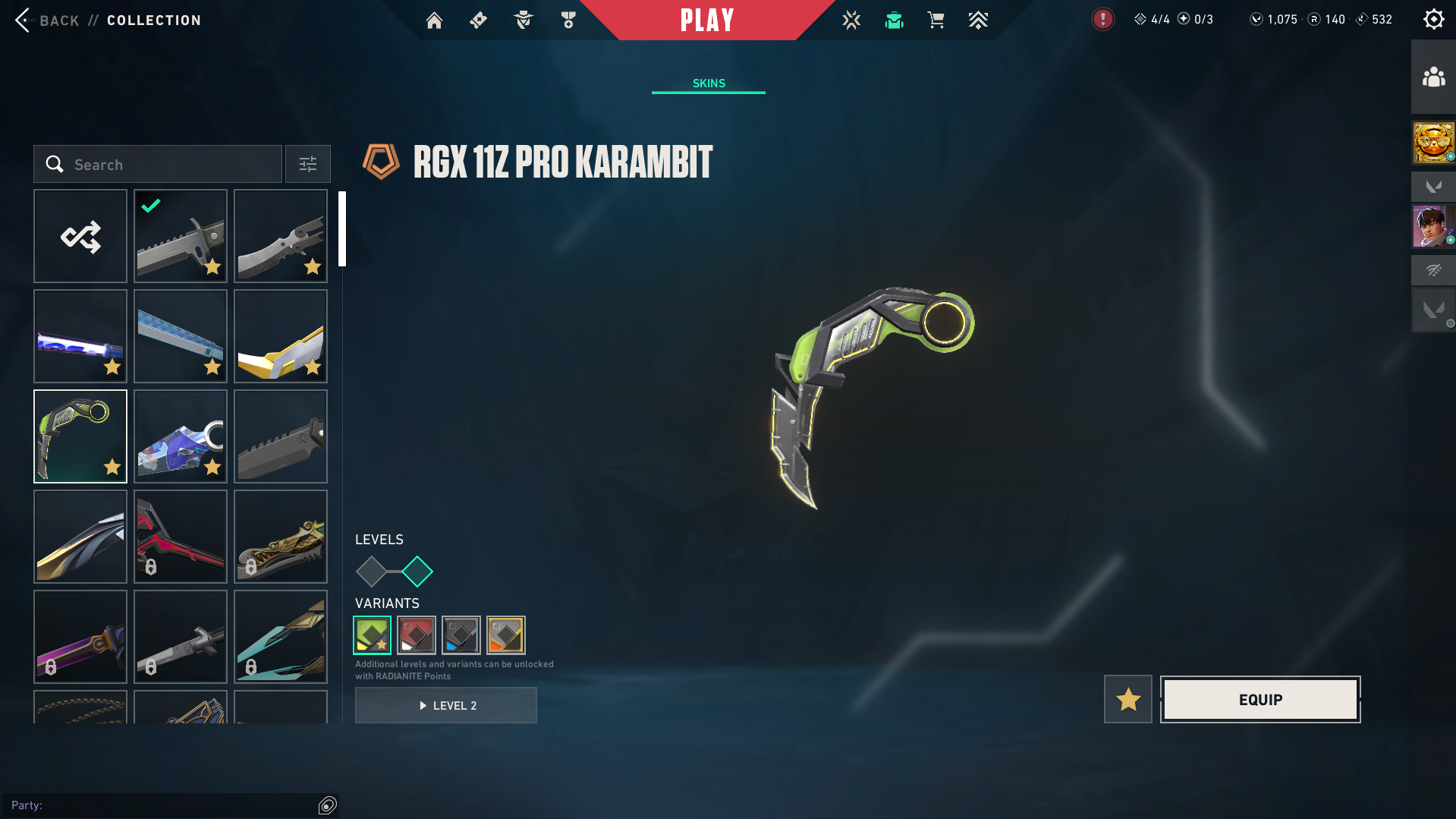Equip the RGX 11Z Pro Karambit

click(1260, 699)
